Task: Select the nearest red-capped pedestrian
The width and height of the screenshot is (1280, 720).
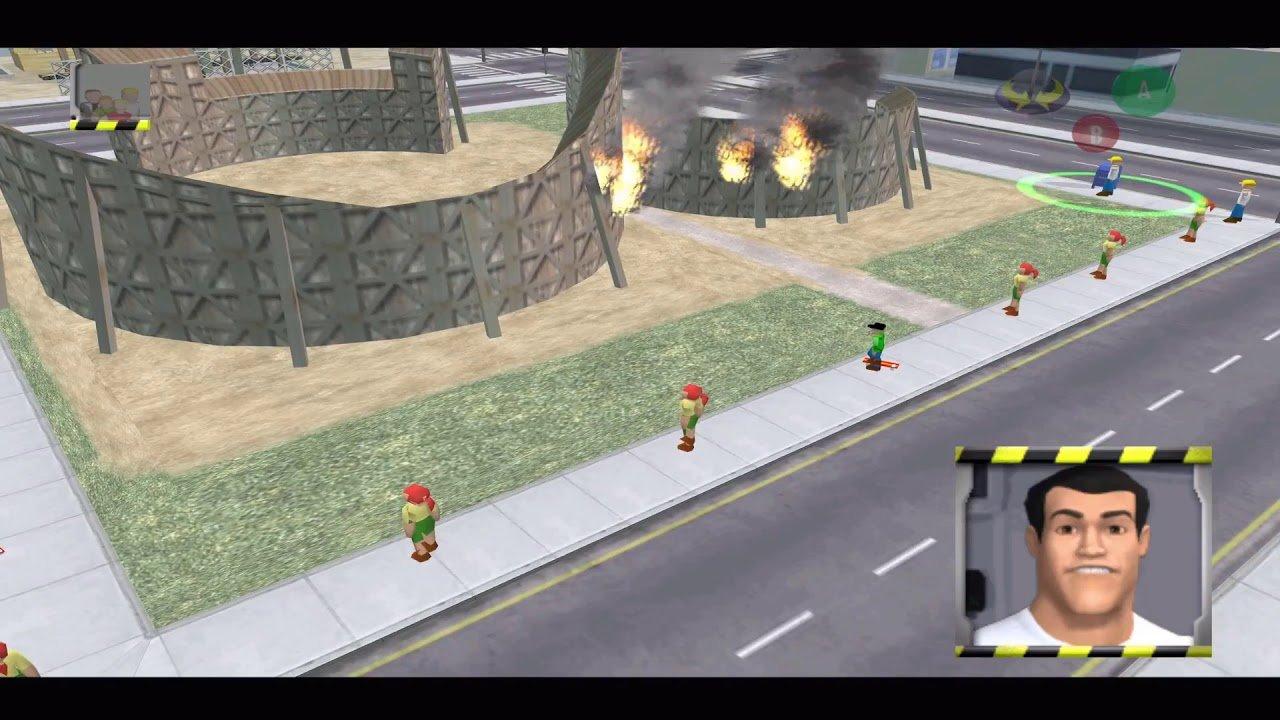Action: tap(418, 520)
